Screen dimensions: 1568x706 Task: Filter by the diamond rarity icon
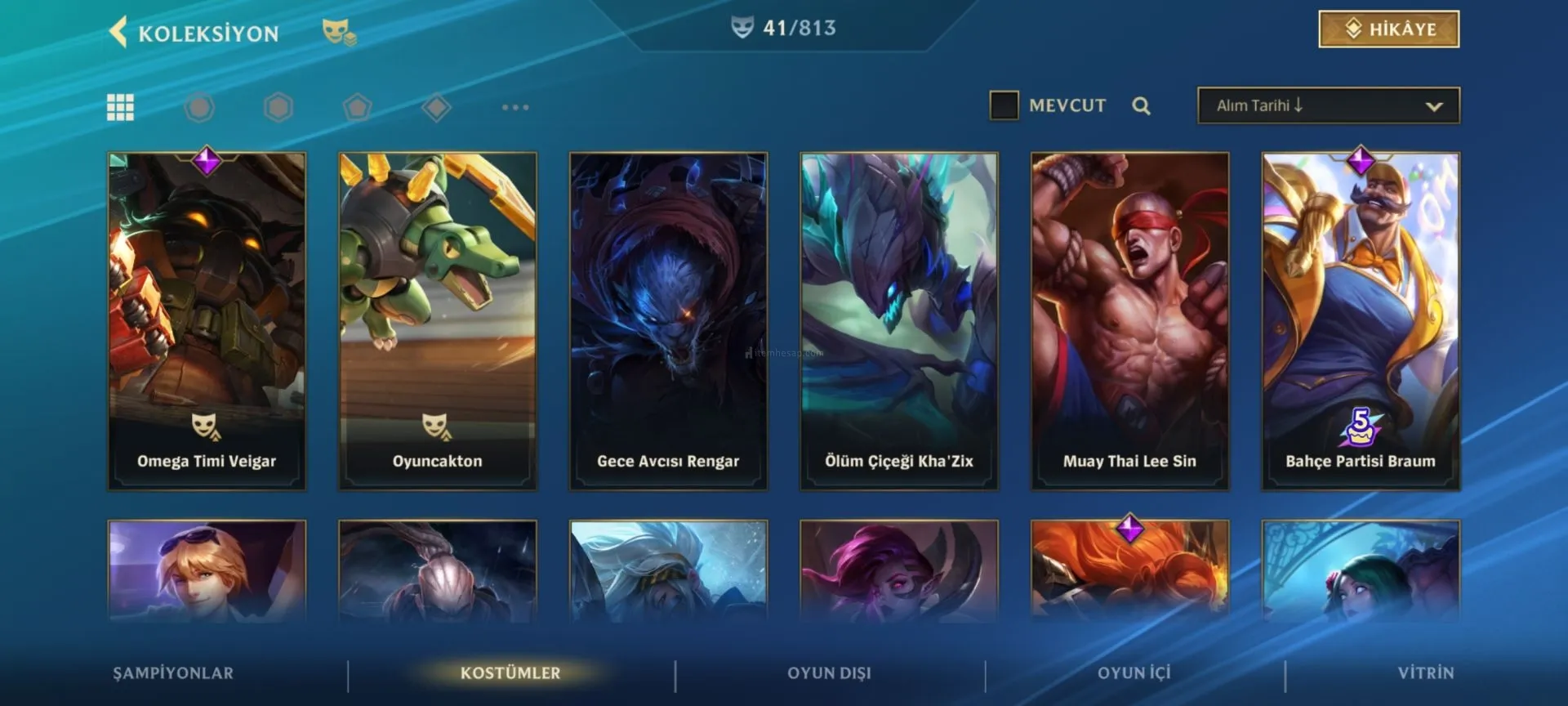coord(436,107)
